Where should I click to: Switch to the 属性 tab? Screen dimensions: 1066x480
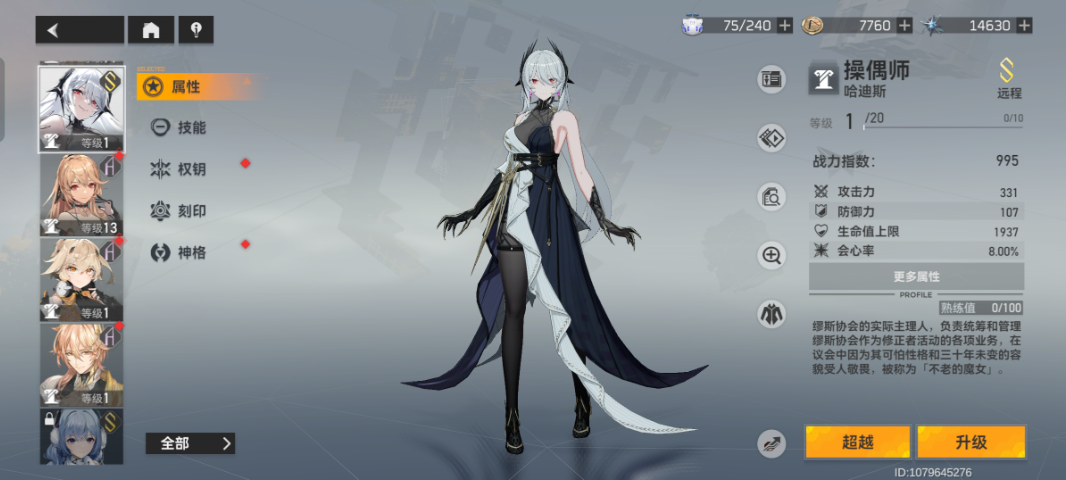186,87
